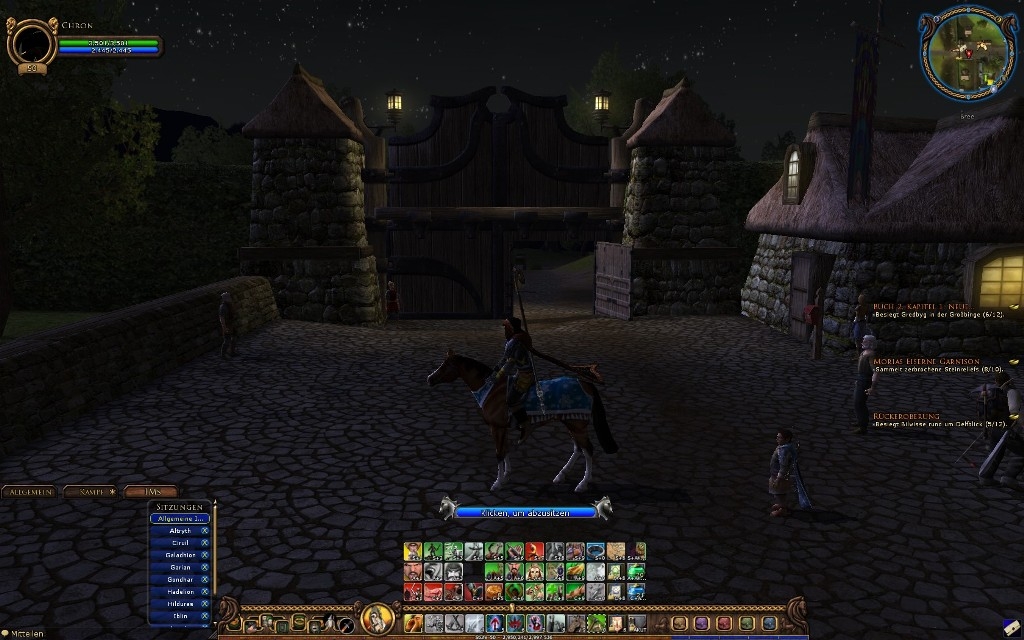Image resolution: width=1024 pixels, height=640 pixels.
Task: Click the round character emblem on main bar
Action: pos(377,620)
